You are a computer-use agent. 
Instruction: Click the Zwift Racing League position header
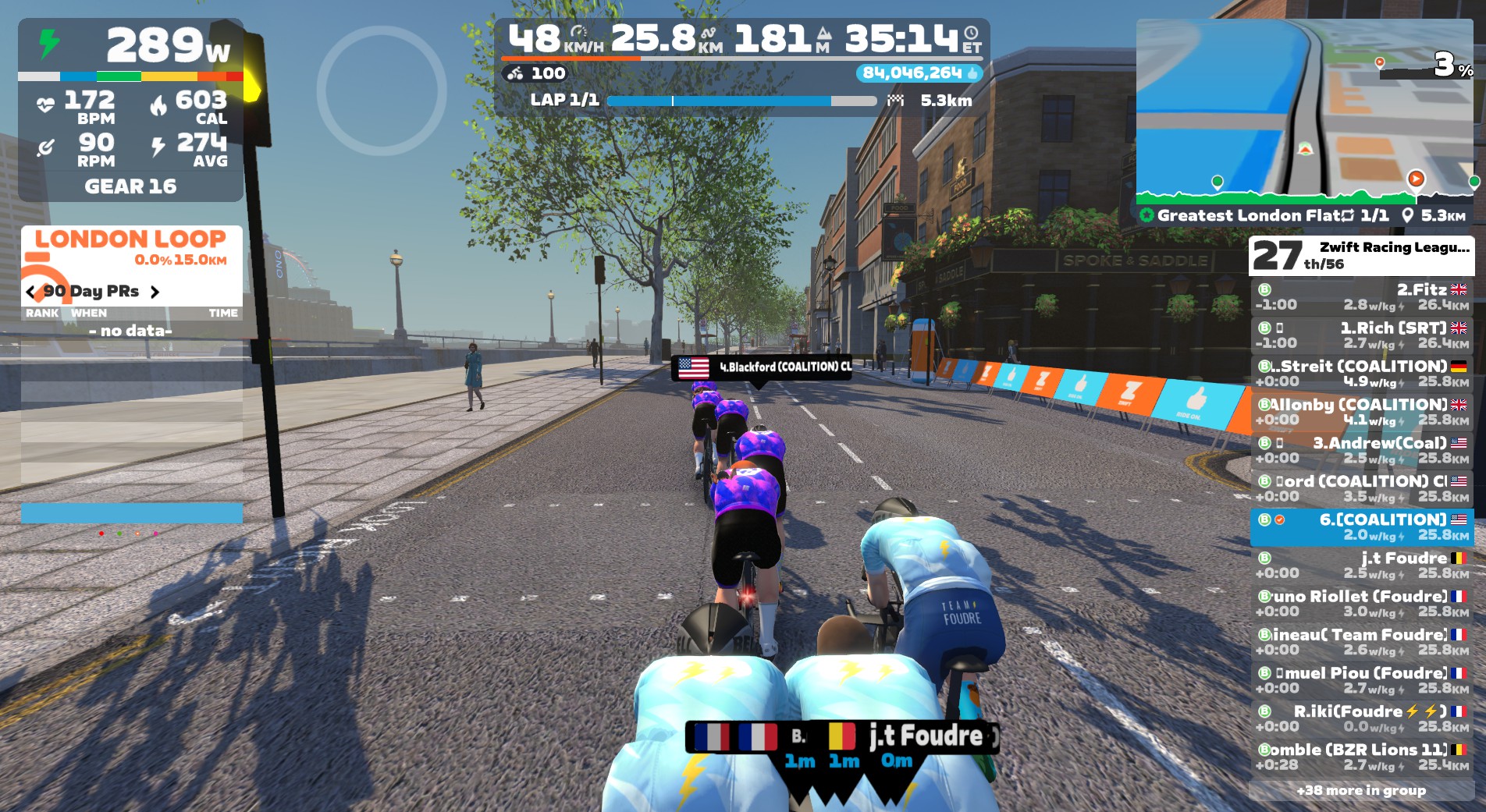1361,256
